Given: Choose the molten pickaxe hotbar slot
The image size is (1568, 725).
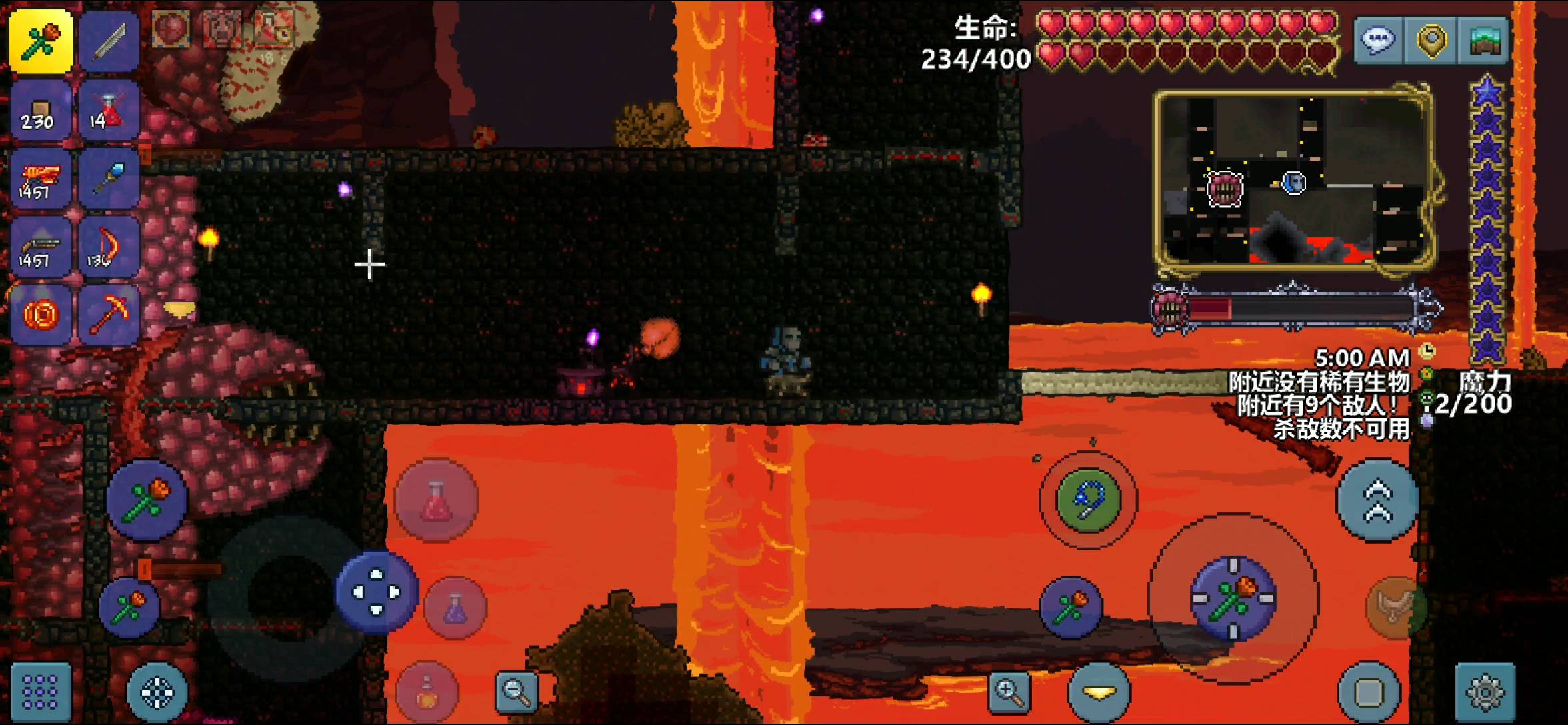Looking at the screenshot, I should tap(109, 315).
